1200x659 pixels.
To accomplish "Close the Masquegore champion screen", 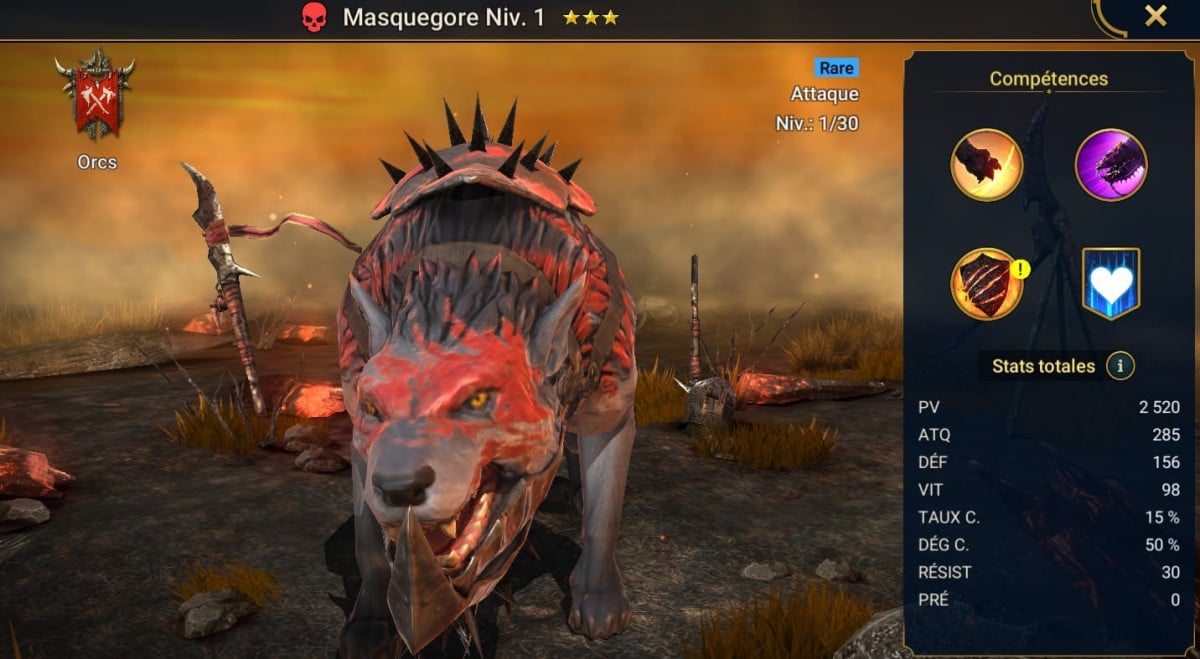I will point(1155,16).
